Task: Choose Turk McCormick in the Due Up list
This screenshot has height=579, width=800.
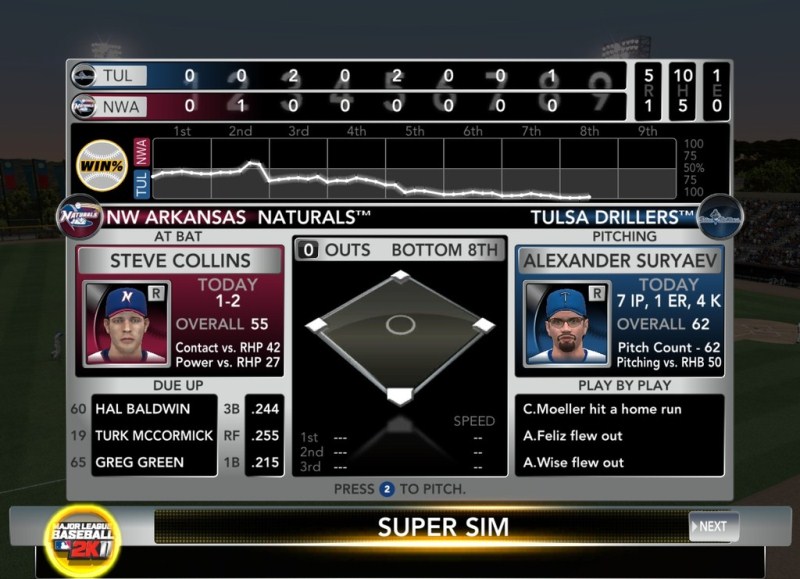Action: pos(153,436)
